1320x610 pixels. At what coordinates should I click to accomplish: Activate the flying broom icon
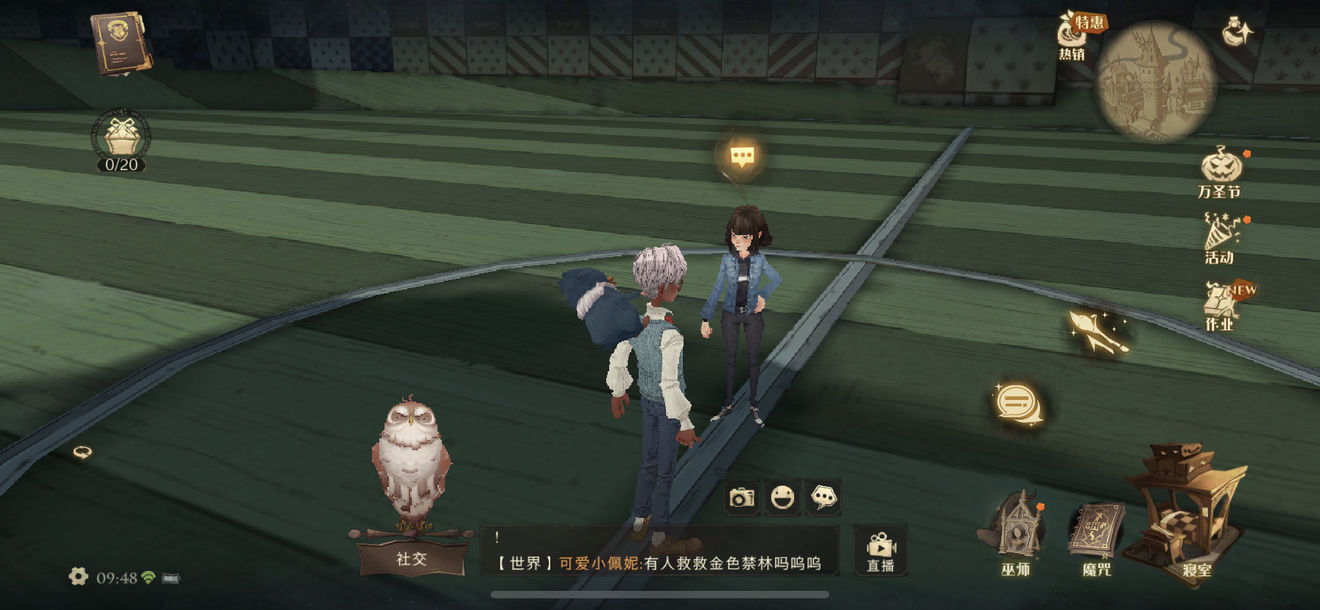tap(1098, 331)
